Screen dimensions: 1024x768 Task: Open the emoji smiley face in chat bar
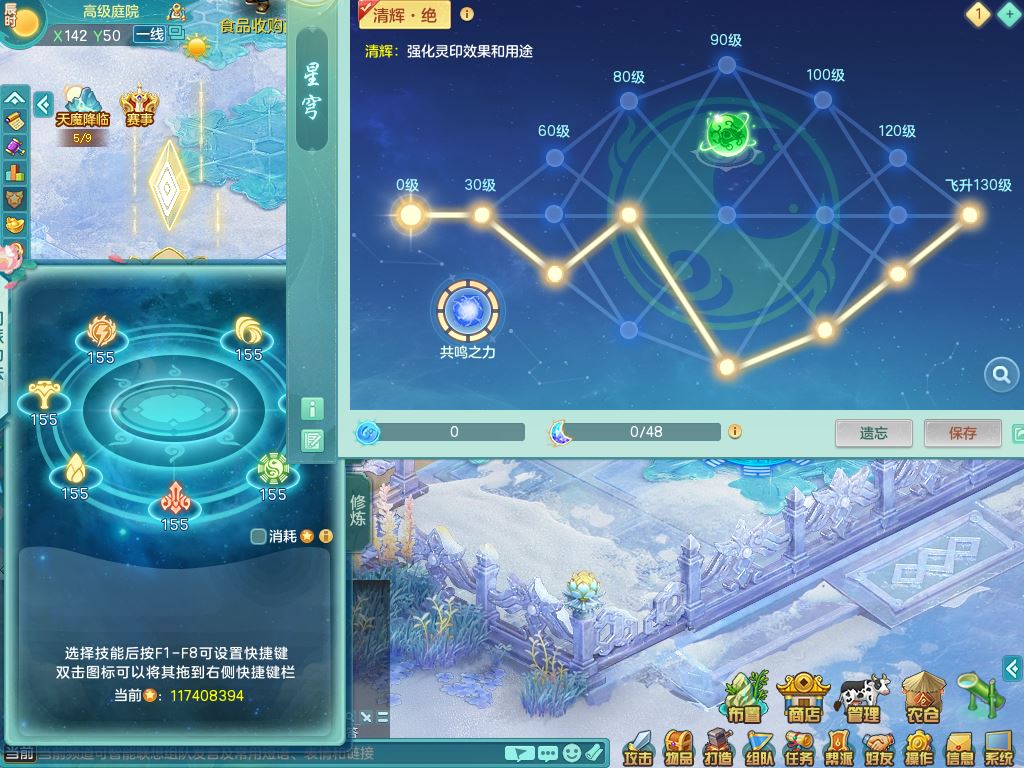[x=572, y=753]
